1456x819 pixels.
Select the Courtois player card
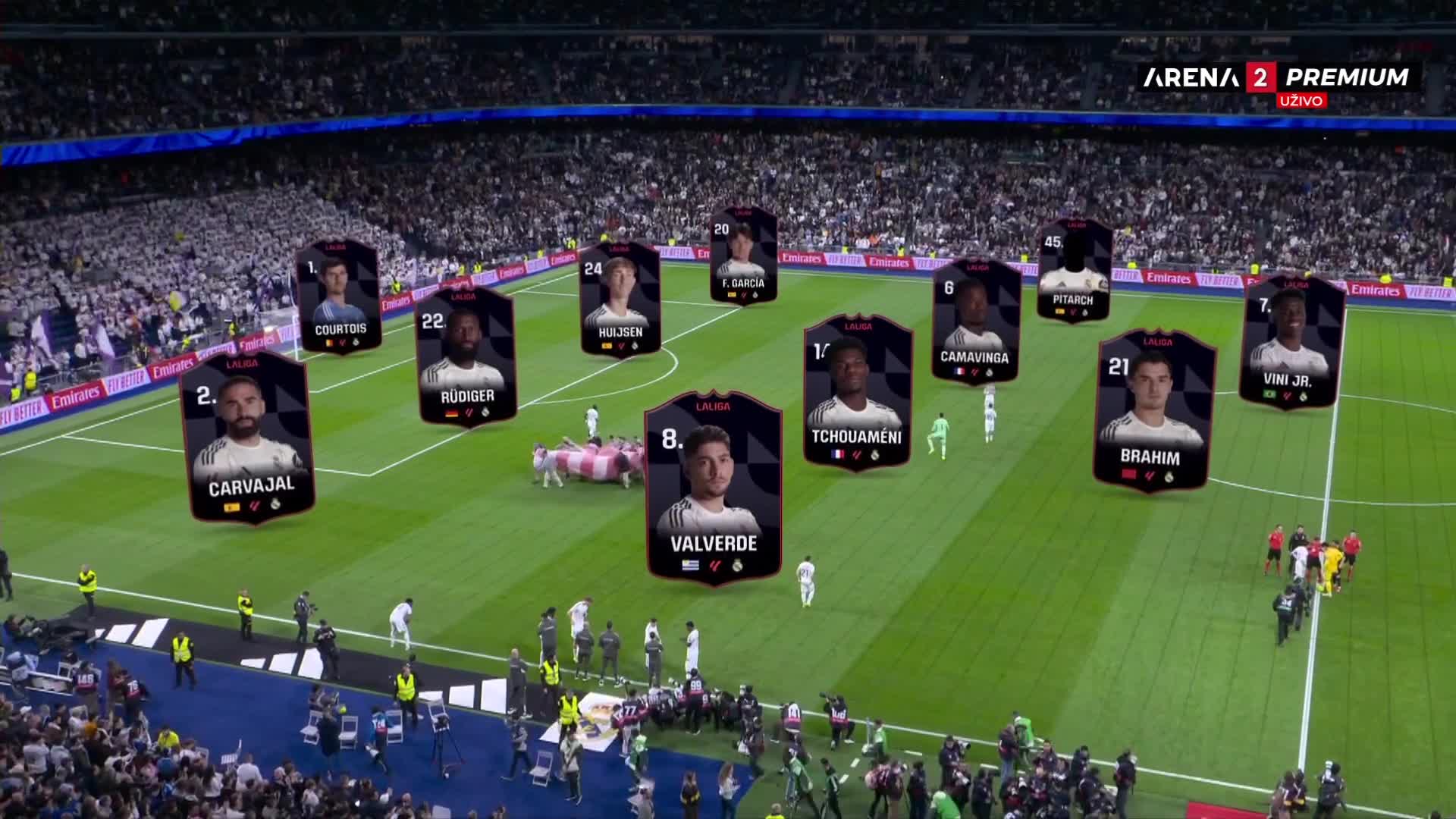pos(338,297)
